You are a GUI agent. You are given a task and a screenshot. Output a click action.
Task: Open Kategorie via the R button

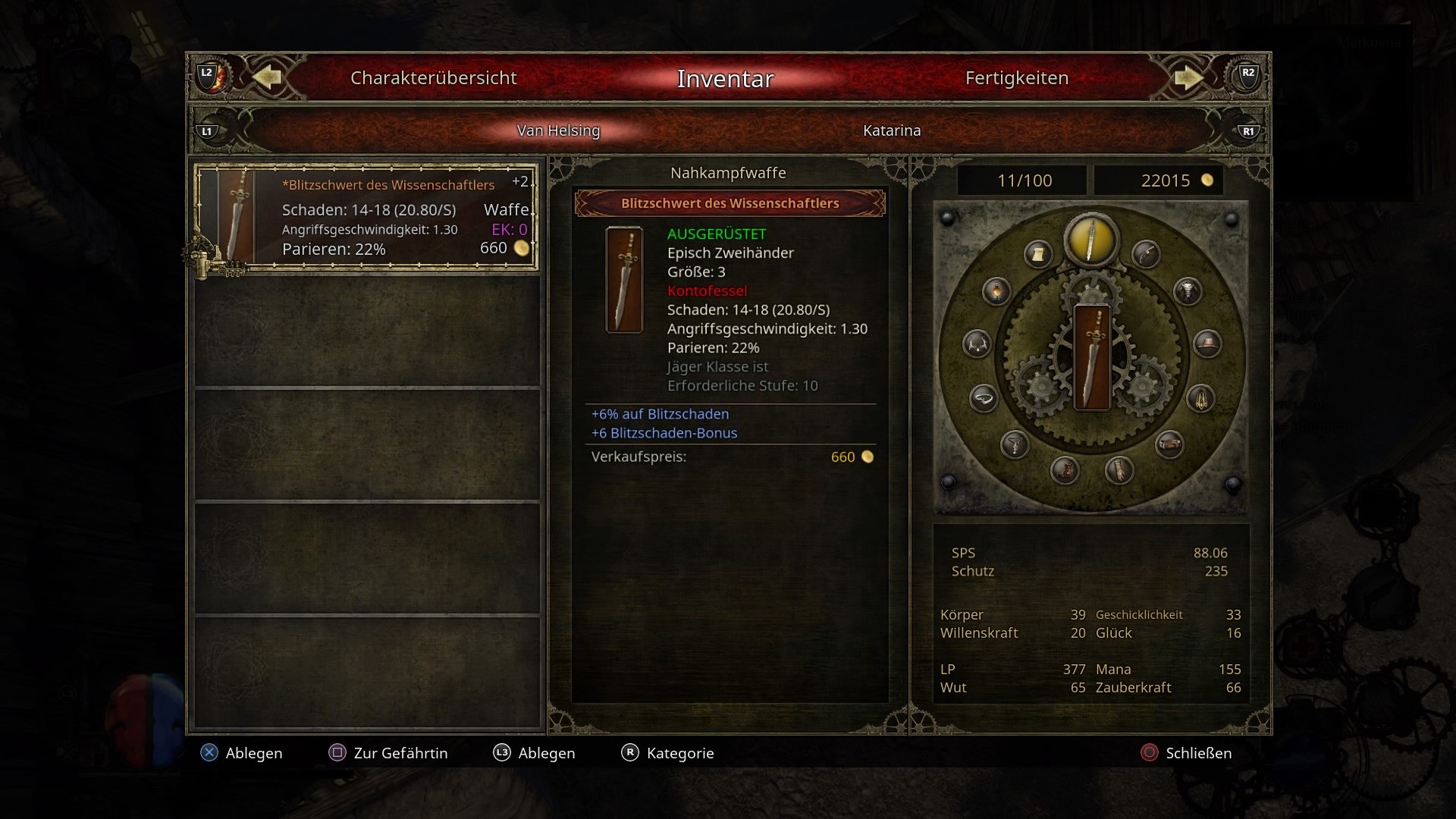(x=667, y=753)
